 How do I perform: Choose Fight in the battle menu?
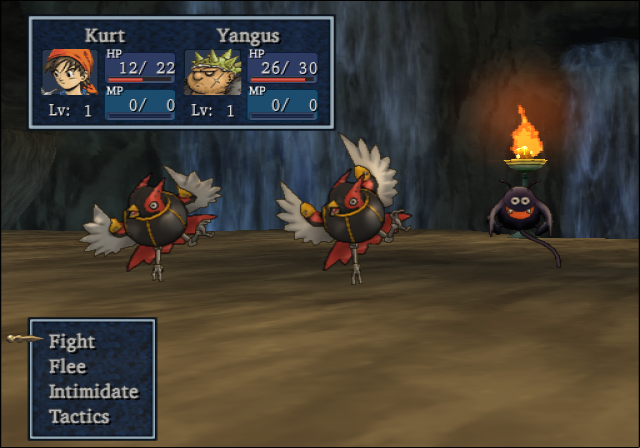72,342
